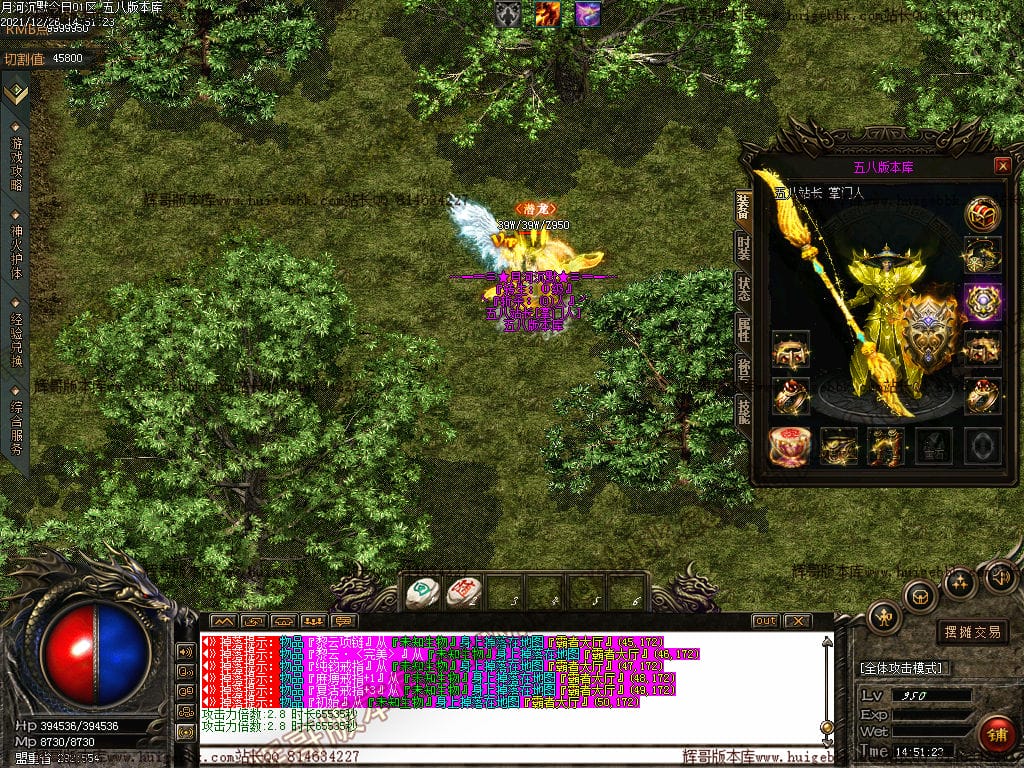
Task: Toggle the sound speaker icon
Action: click(999, 576)
